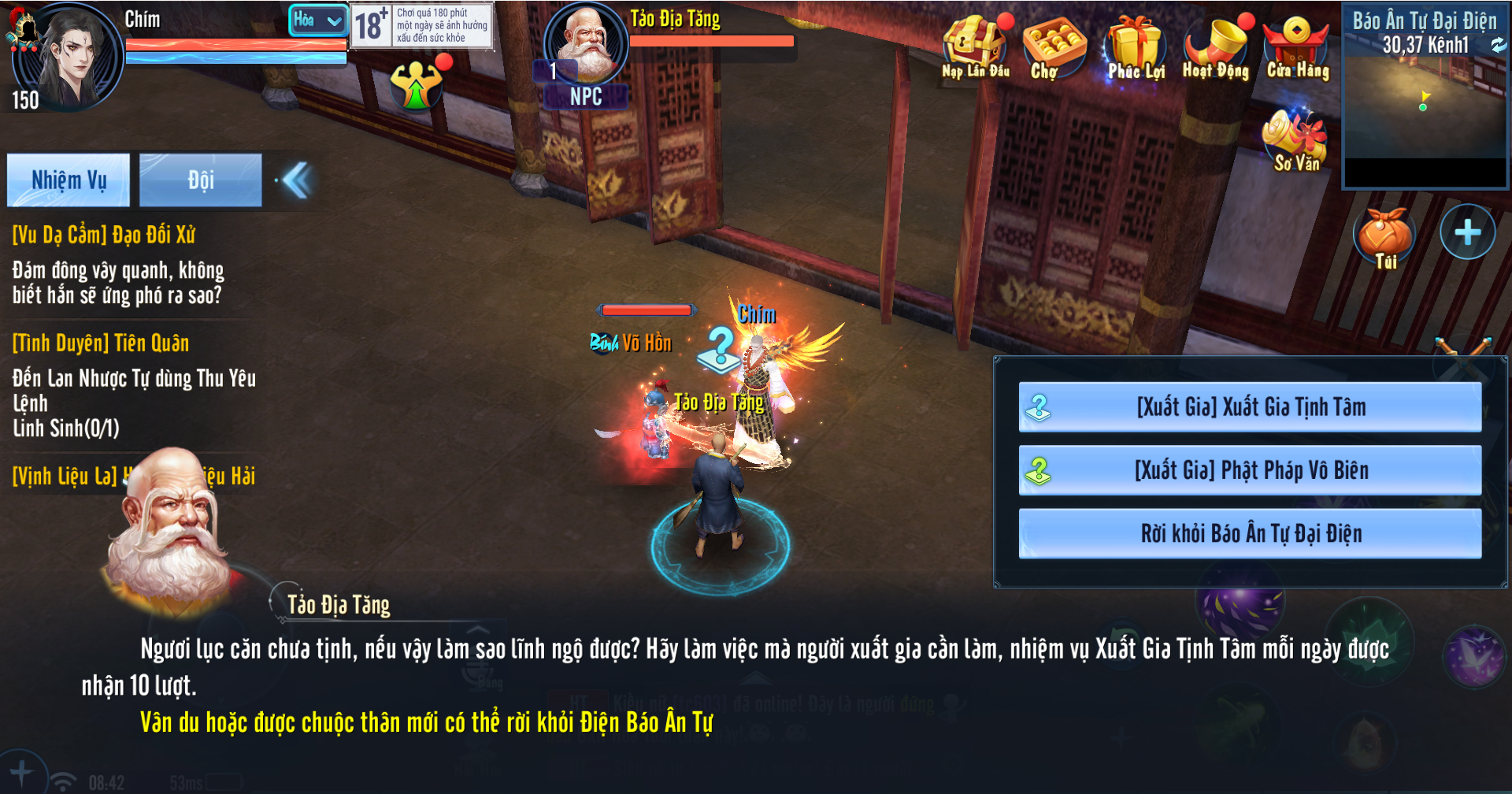Switch to the Đội tab
This screenshot has width=1512, height=794.
tap(201, 180)
